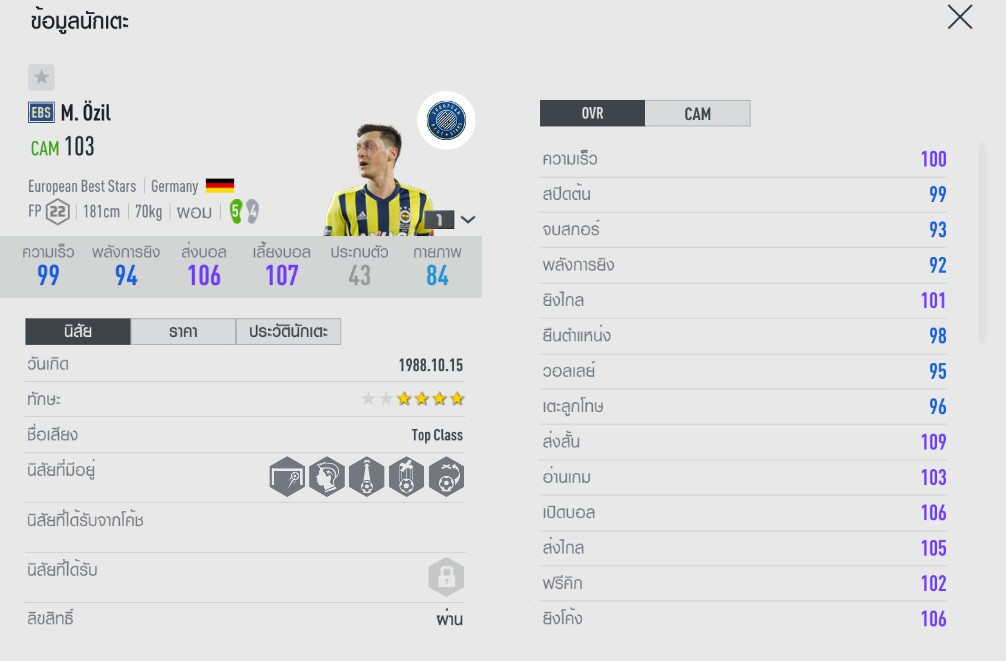Open the upgrade level dropdown
1006x661 pixels.
tap(468, 220)
